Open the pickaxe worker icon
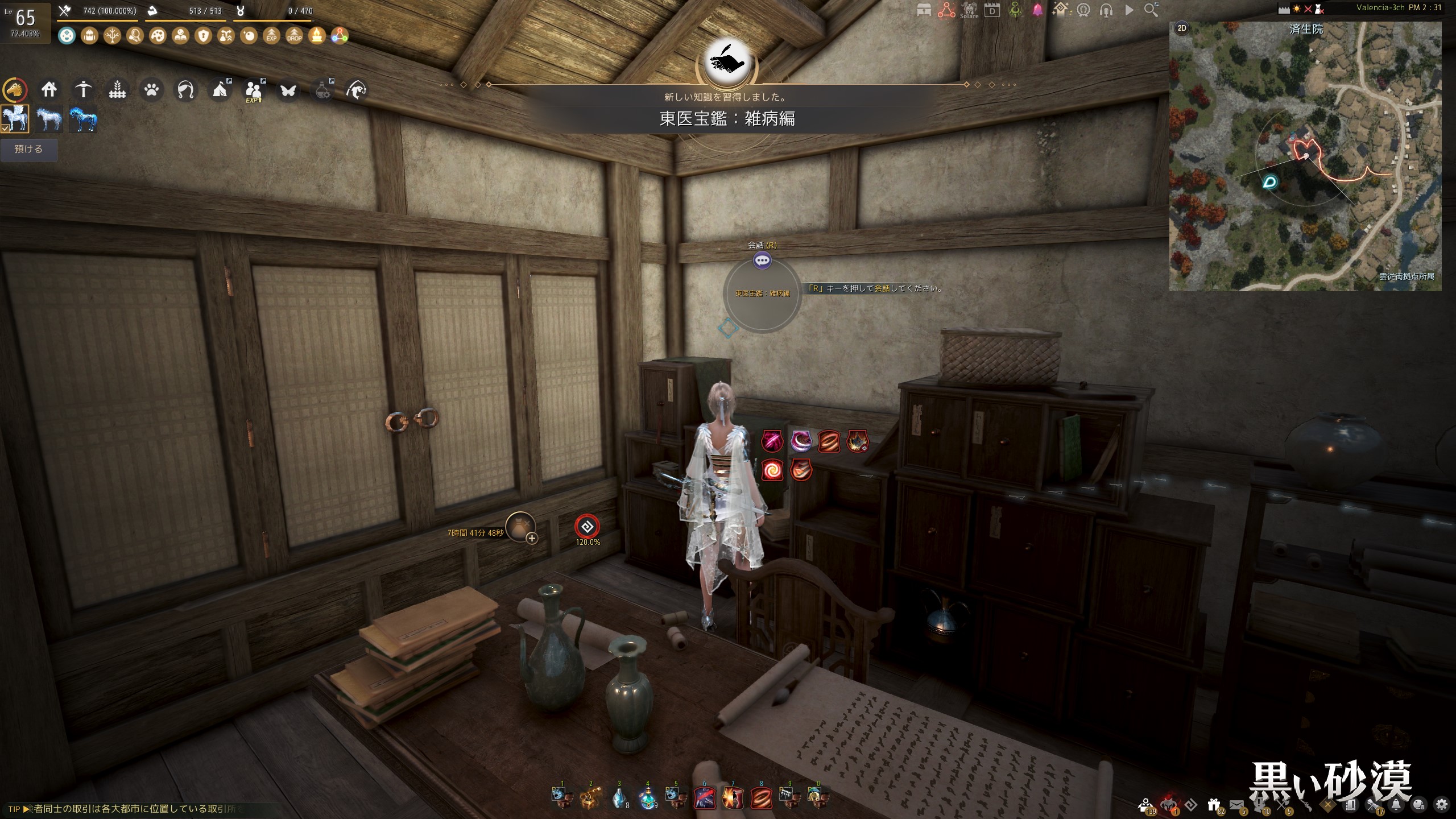 pyautogui.click(x=83, y=90)
